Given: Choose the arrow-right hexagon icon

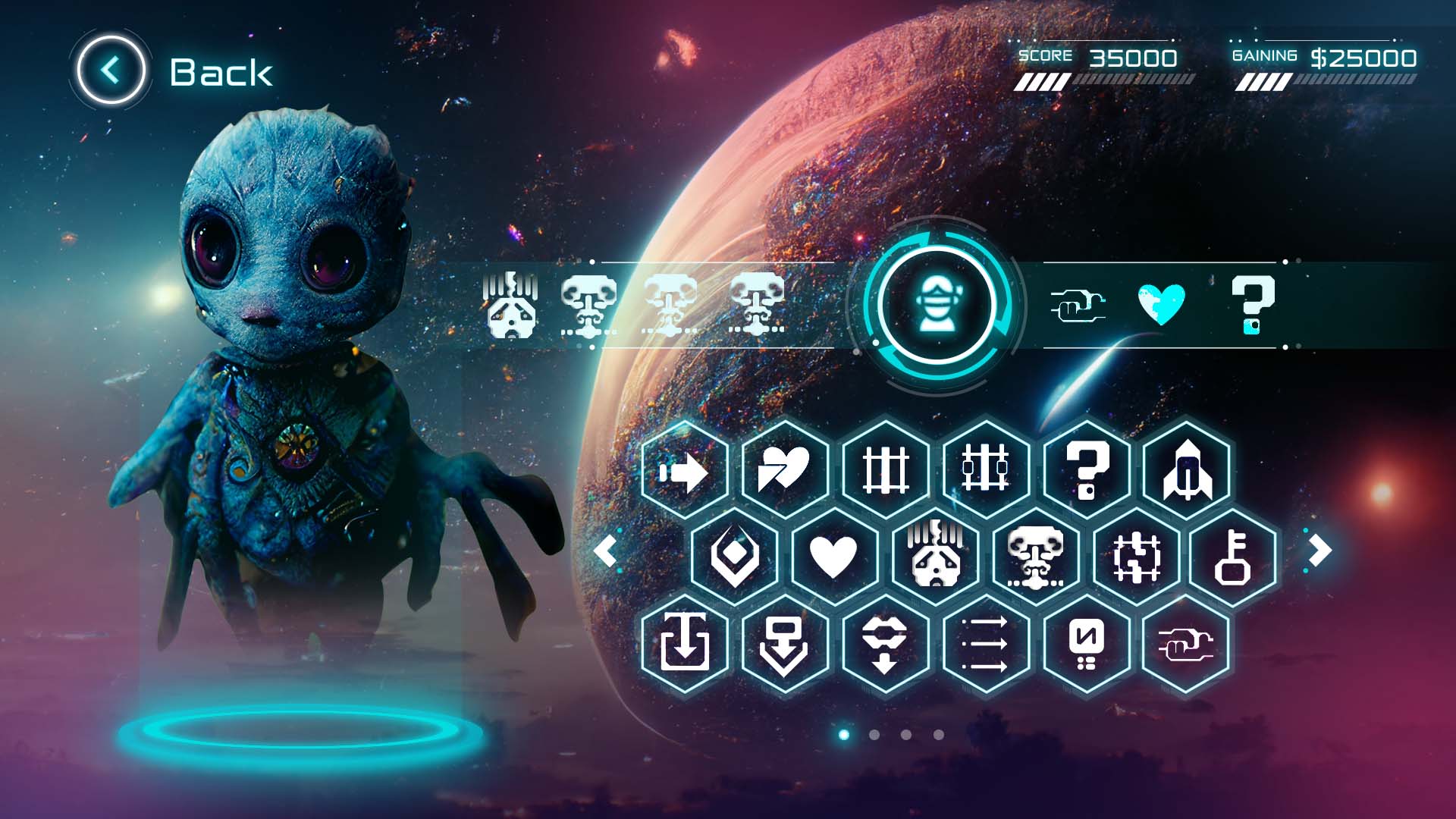Looking at the screenshot, I should point(684,472).
